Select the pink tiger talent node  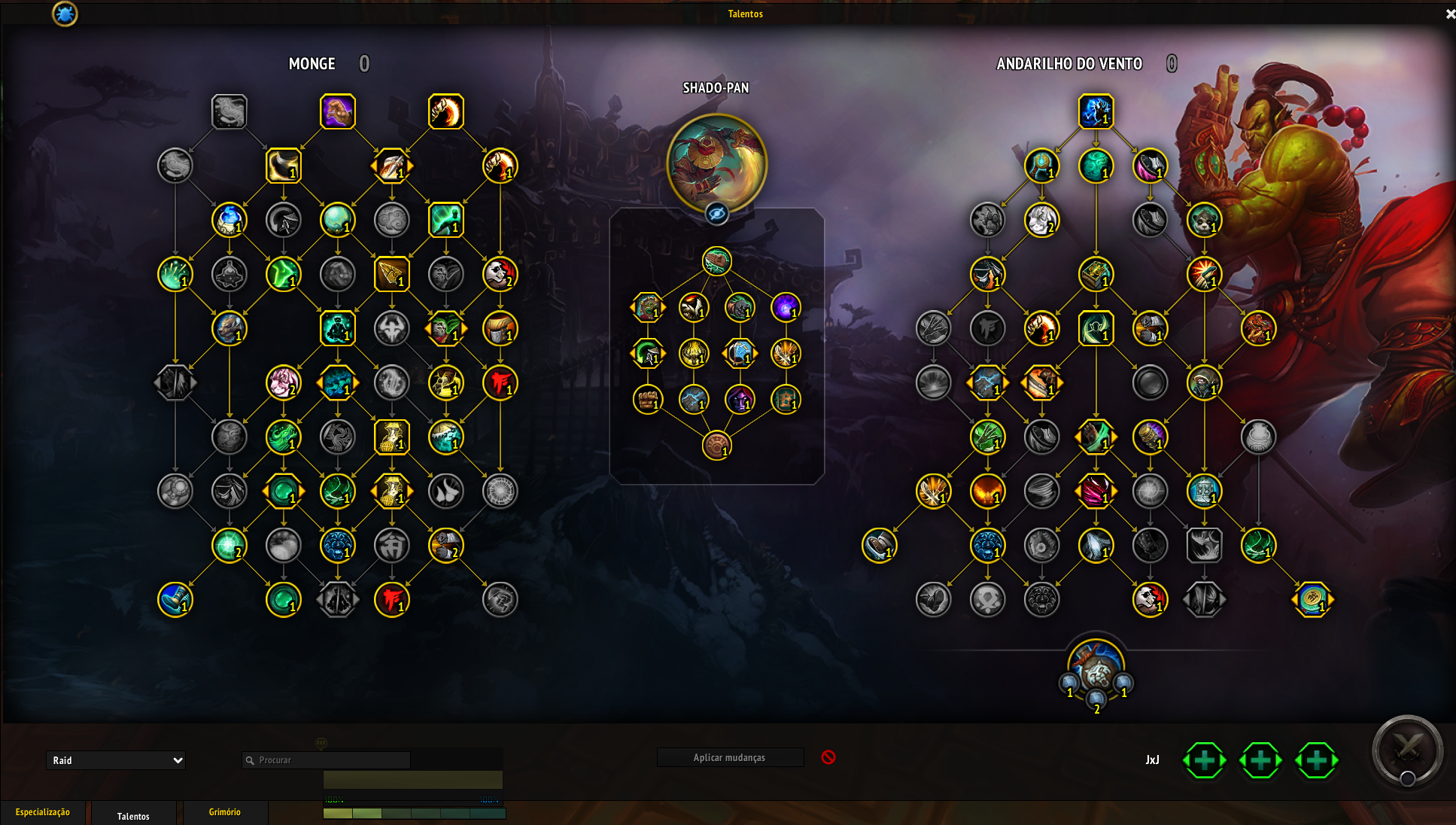coord(283,382)
